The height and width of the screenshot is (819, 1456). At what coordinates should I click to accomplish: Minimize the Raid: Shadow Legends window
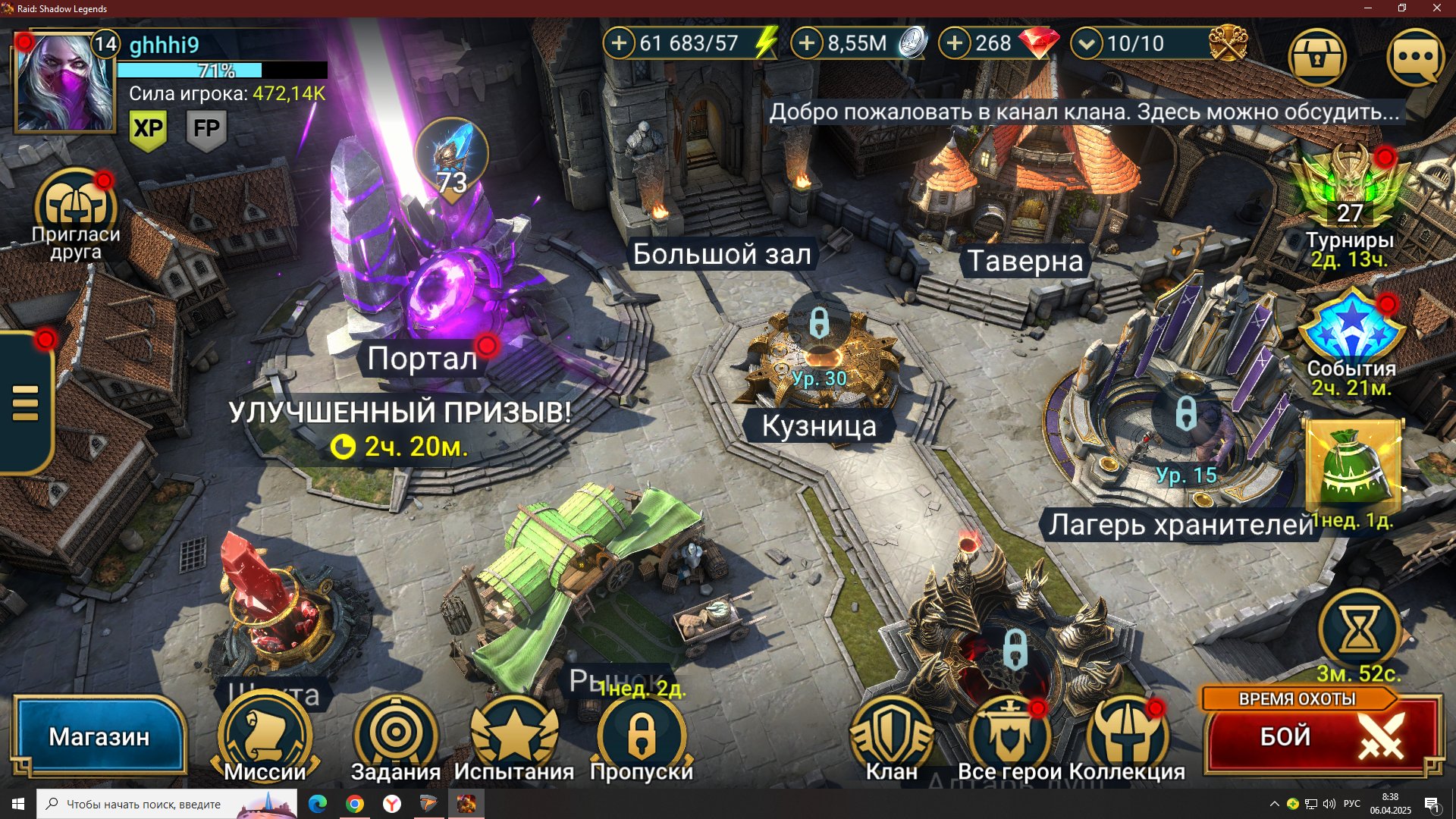1368,8
